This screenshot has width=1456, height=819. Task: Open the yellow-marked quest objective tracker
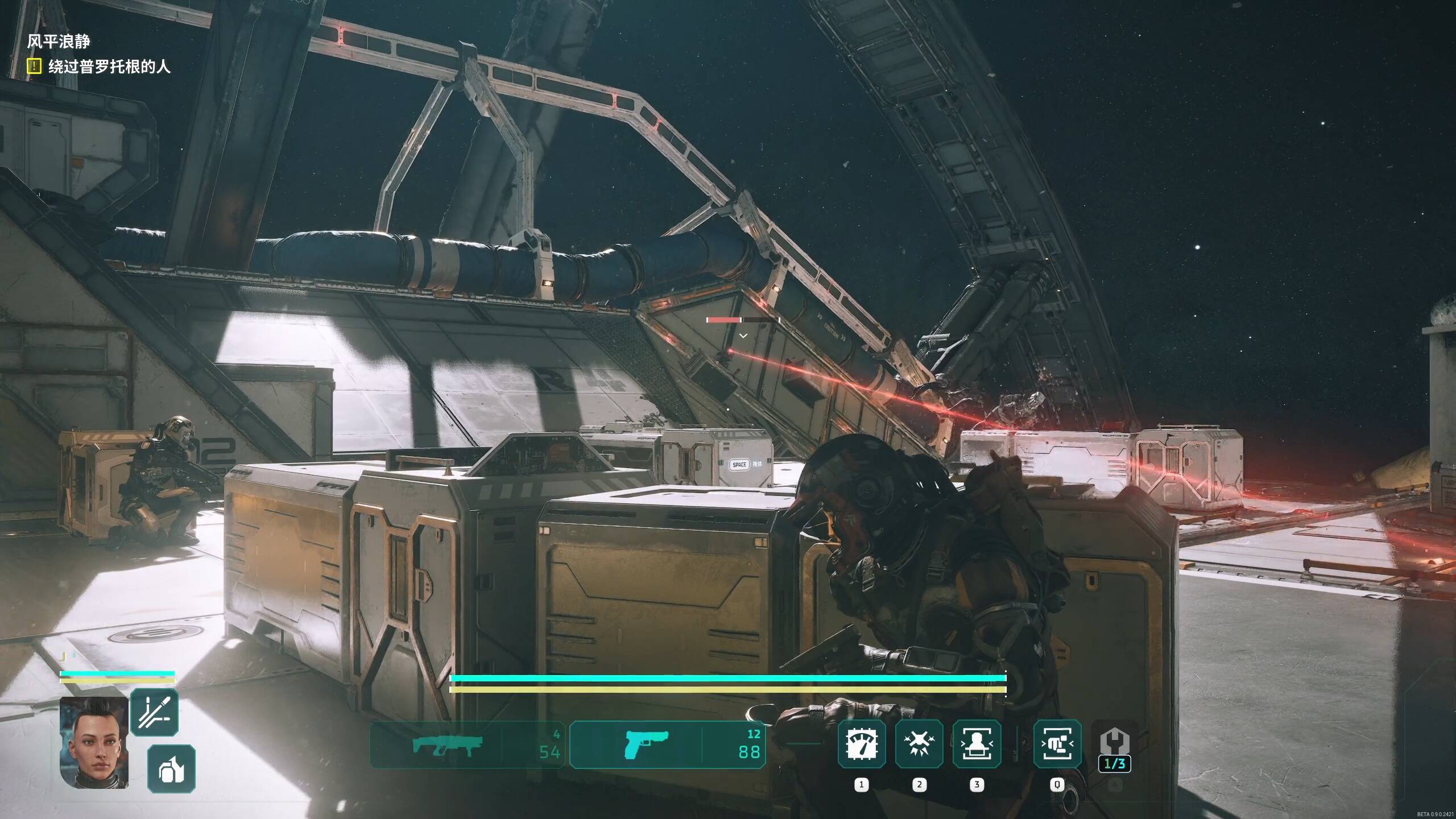(34, 67)
